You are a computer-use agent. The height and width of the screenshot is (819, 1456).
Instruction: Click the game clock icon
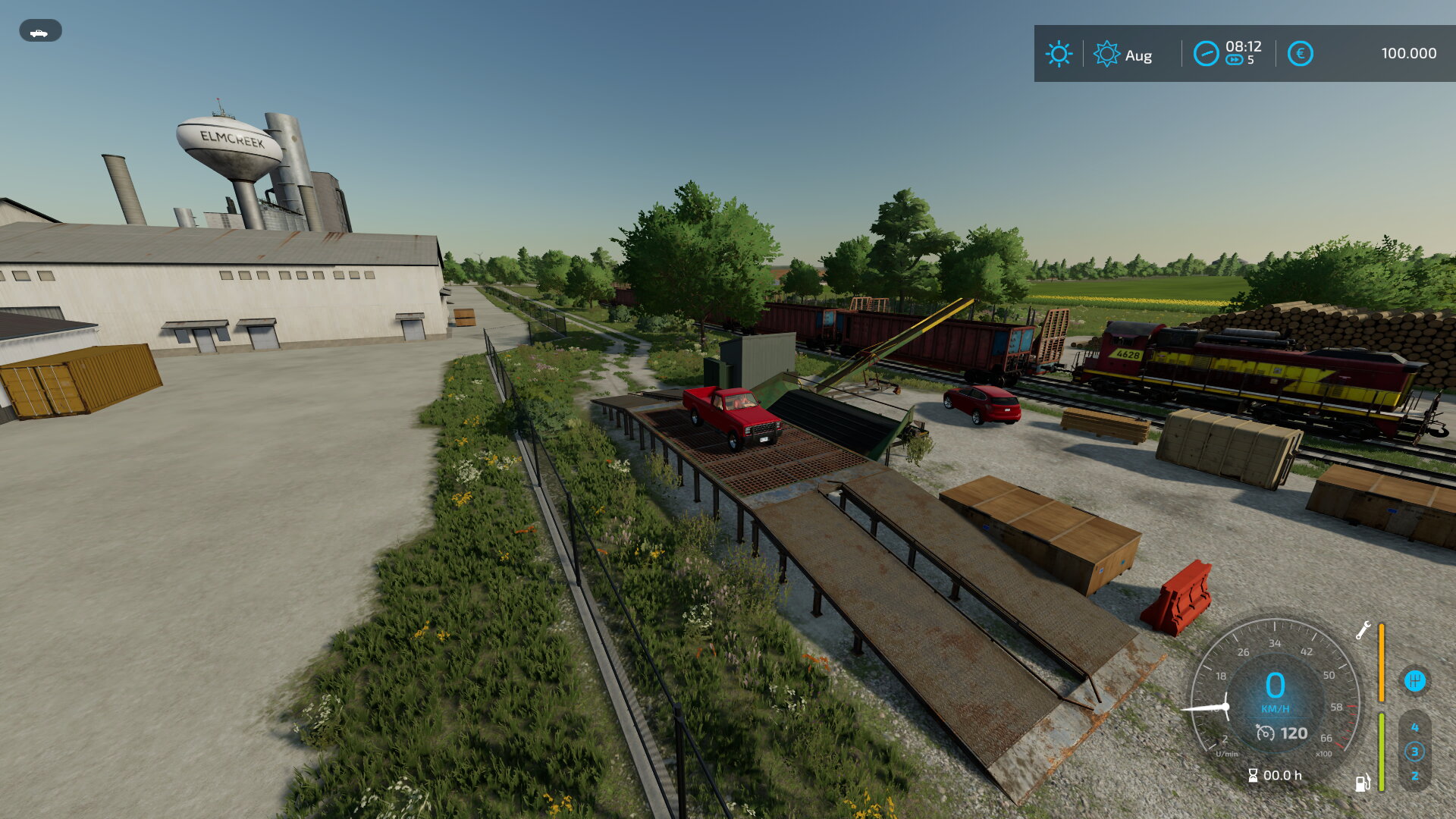pos(1206,54)
